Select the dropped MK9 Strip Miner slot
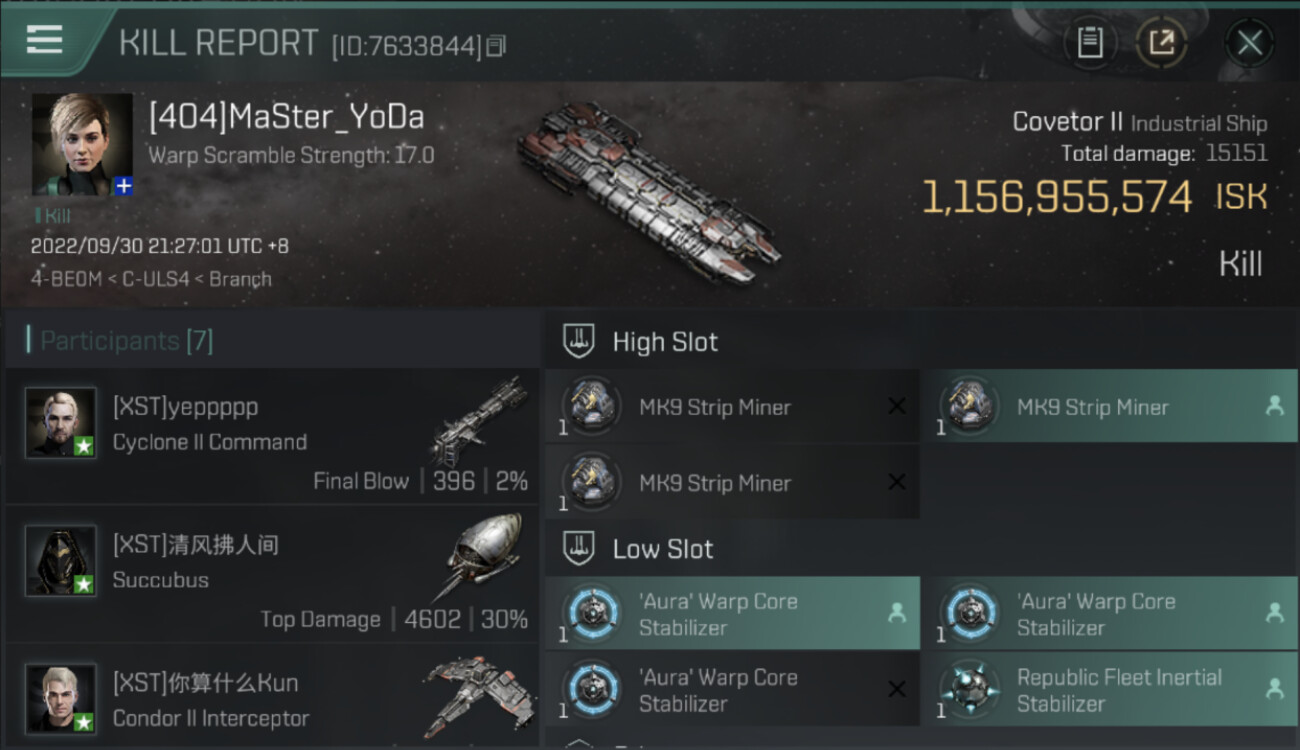The image size is (1300, 750). click(1109, 408)
